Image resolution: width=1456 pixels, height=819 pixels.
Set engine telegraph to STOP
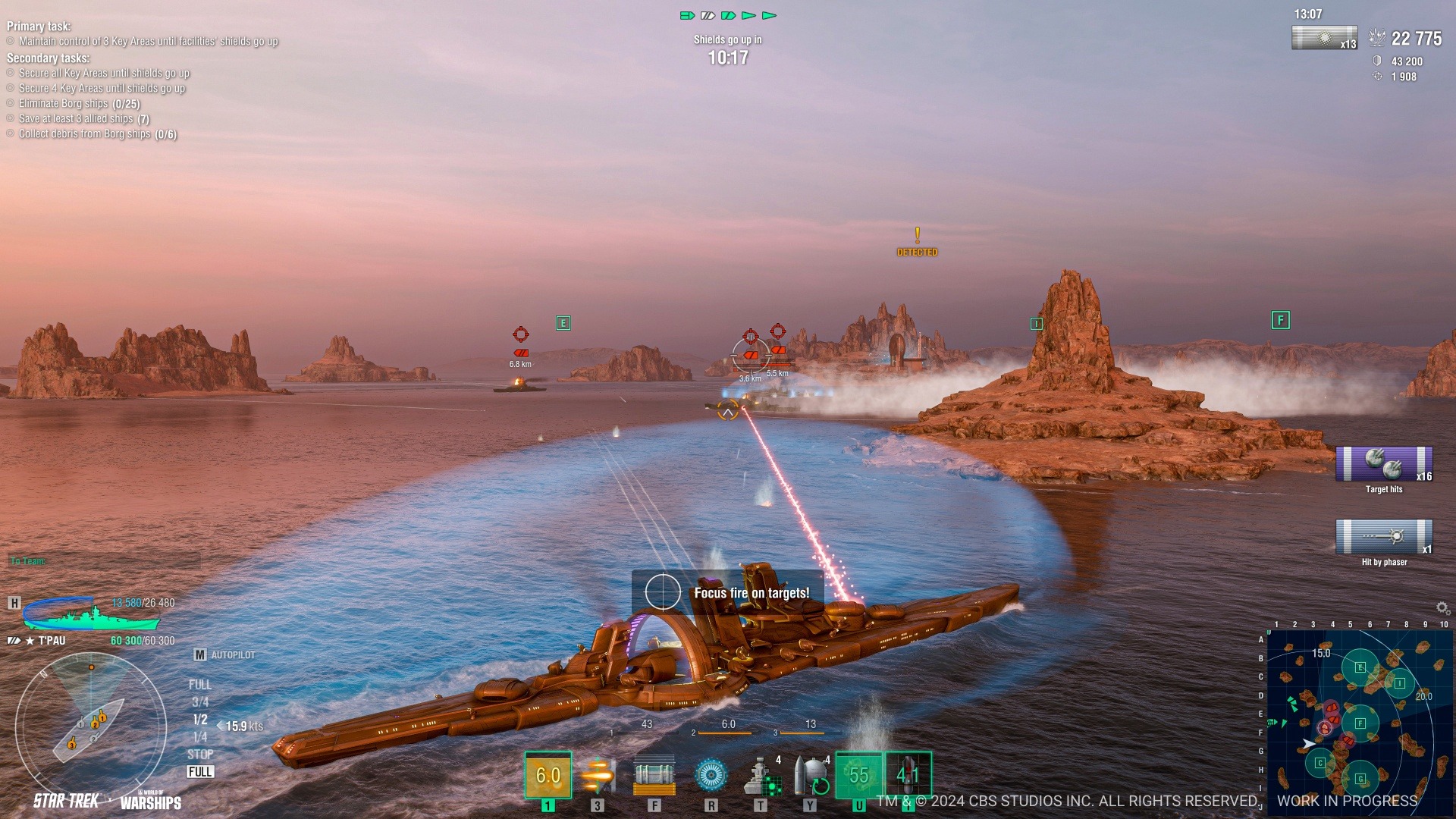[200, 755]
